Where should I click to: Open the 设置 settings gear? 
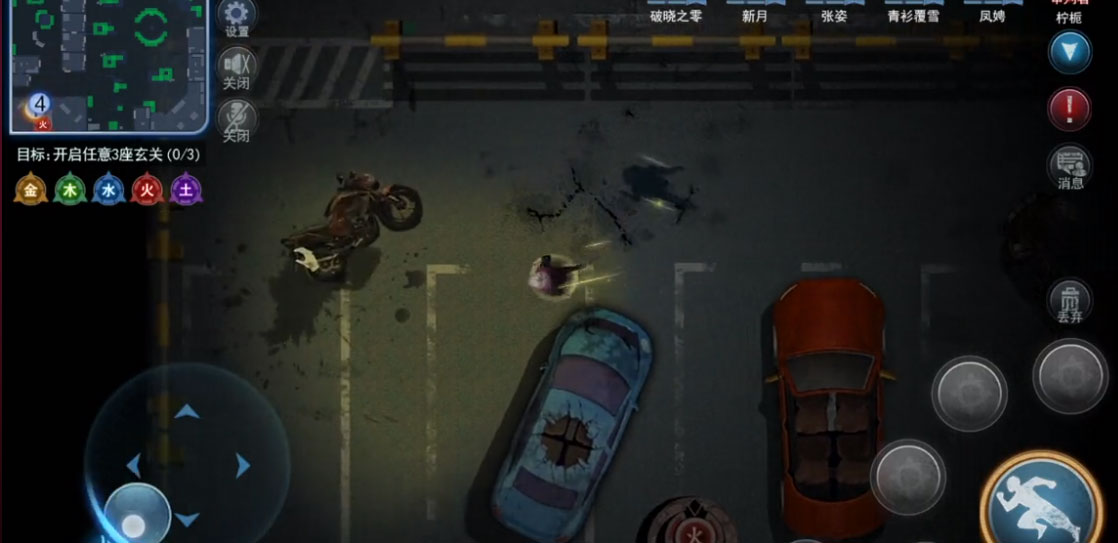(237, 16)
